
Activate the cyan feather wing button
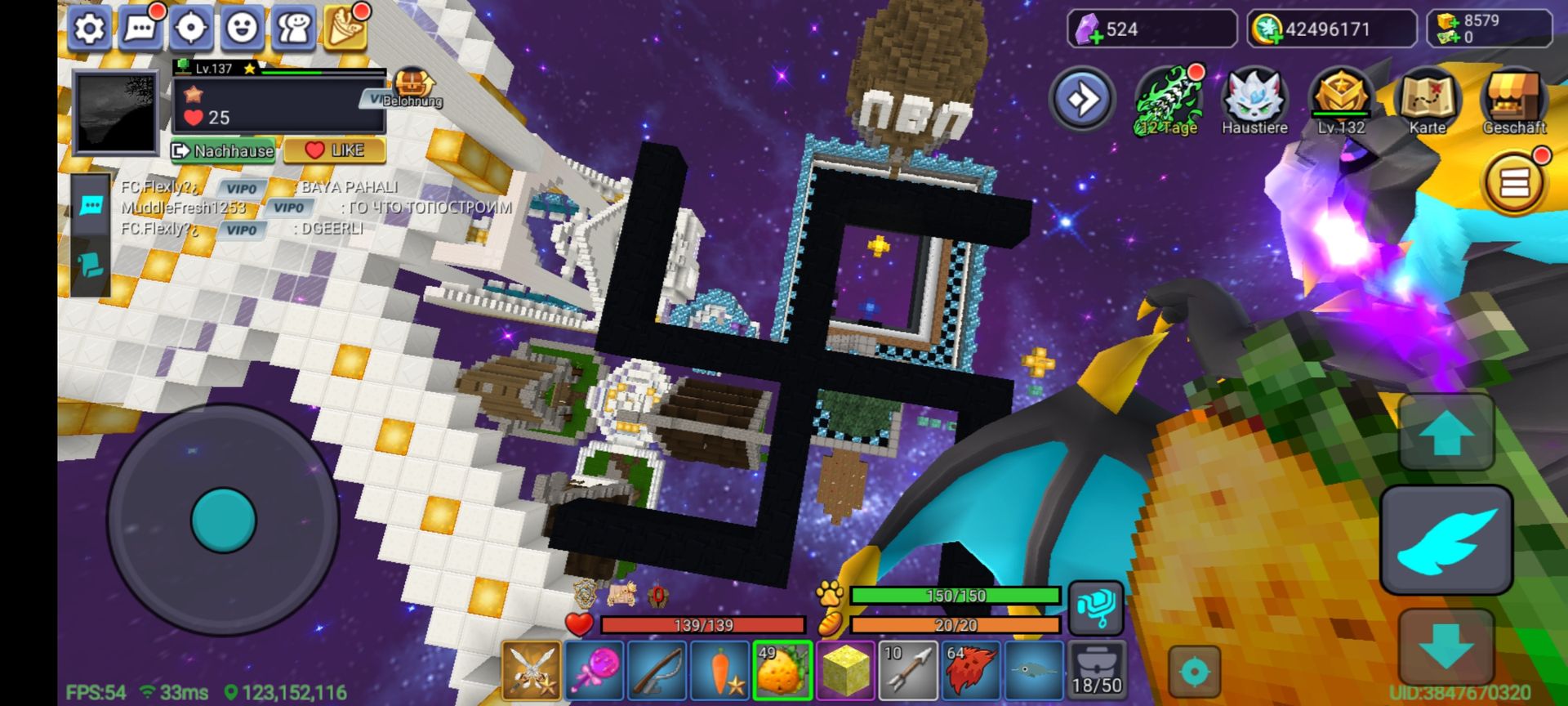click(1445, 540)
